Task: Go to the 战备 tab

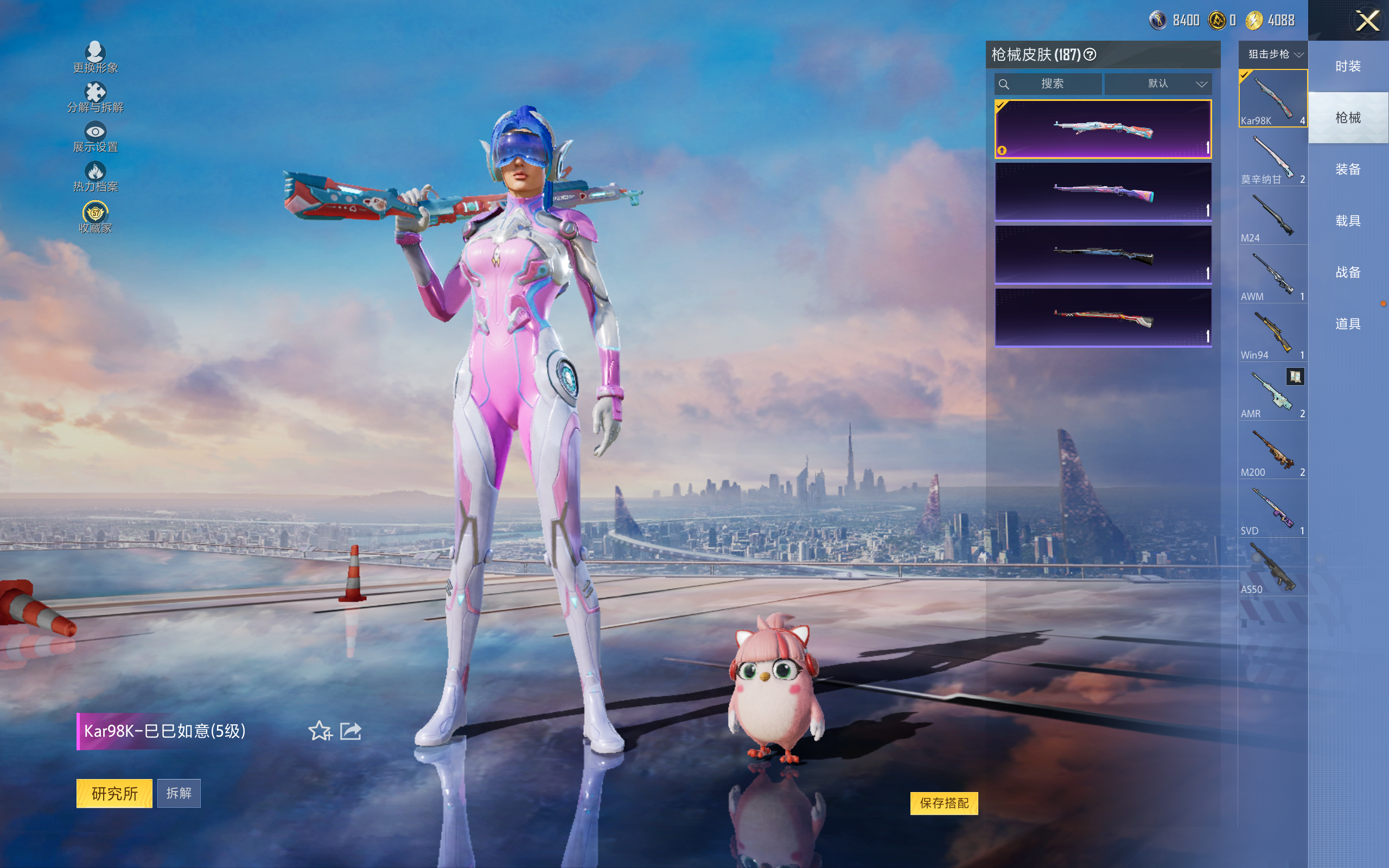Action: pyautogui.click(x=1347, y=272)
